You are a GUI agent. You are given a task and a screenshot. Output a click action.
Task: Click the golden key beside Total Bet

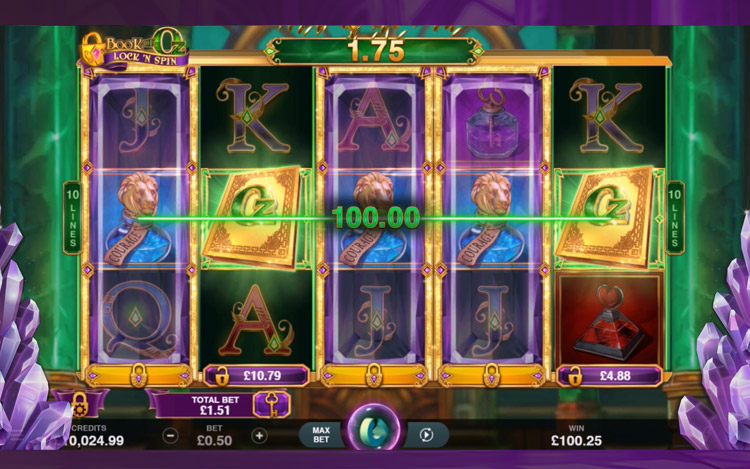(271, 403)
